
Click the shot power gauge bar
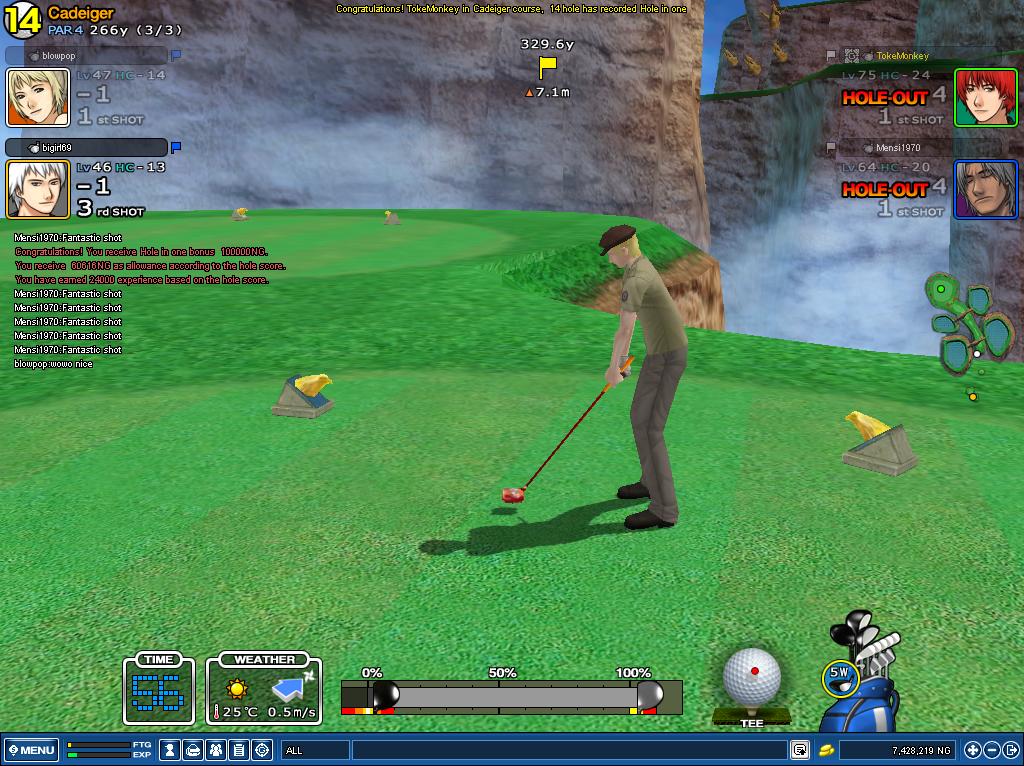click(x=512, y=695)
